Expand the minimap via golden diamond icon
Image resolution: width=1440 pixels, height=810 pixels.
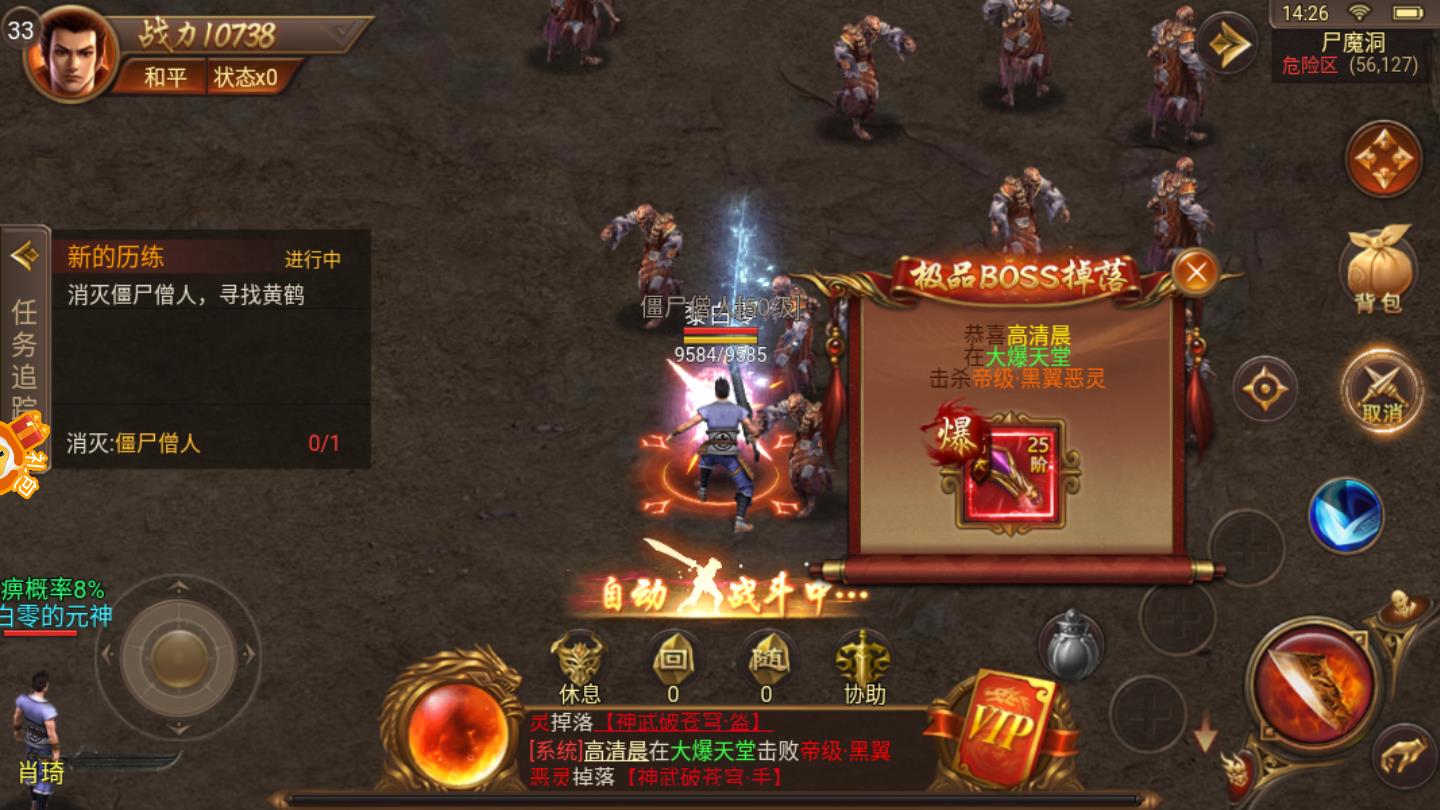point(1228,42)
